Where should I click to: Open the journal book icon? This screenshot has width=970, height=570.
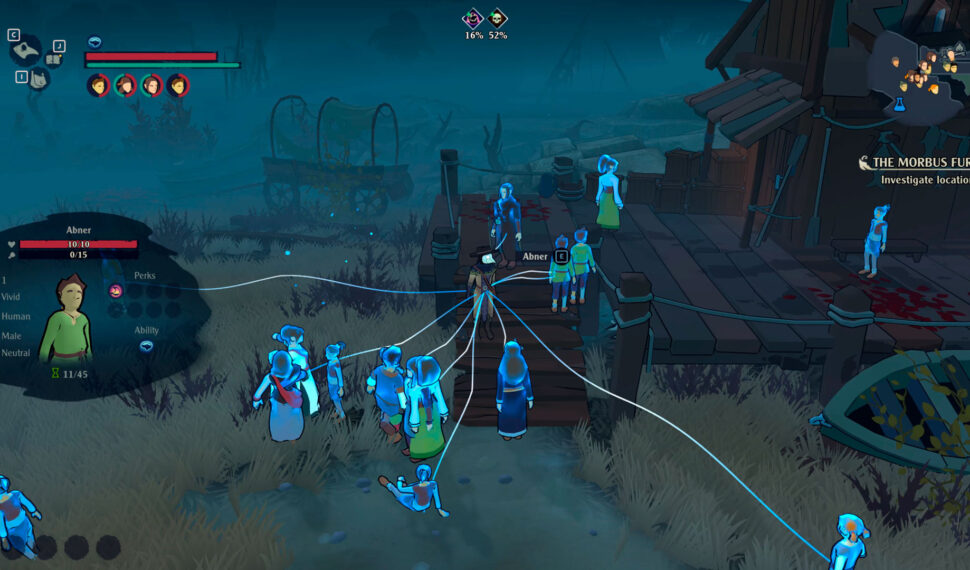(55, 59)
